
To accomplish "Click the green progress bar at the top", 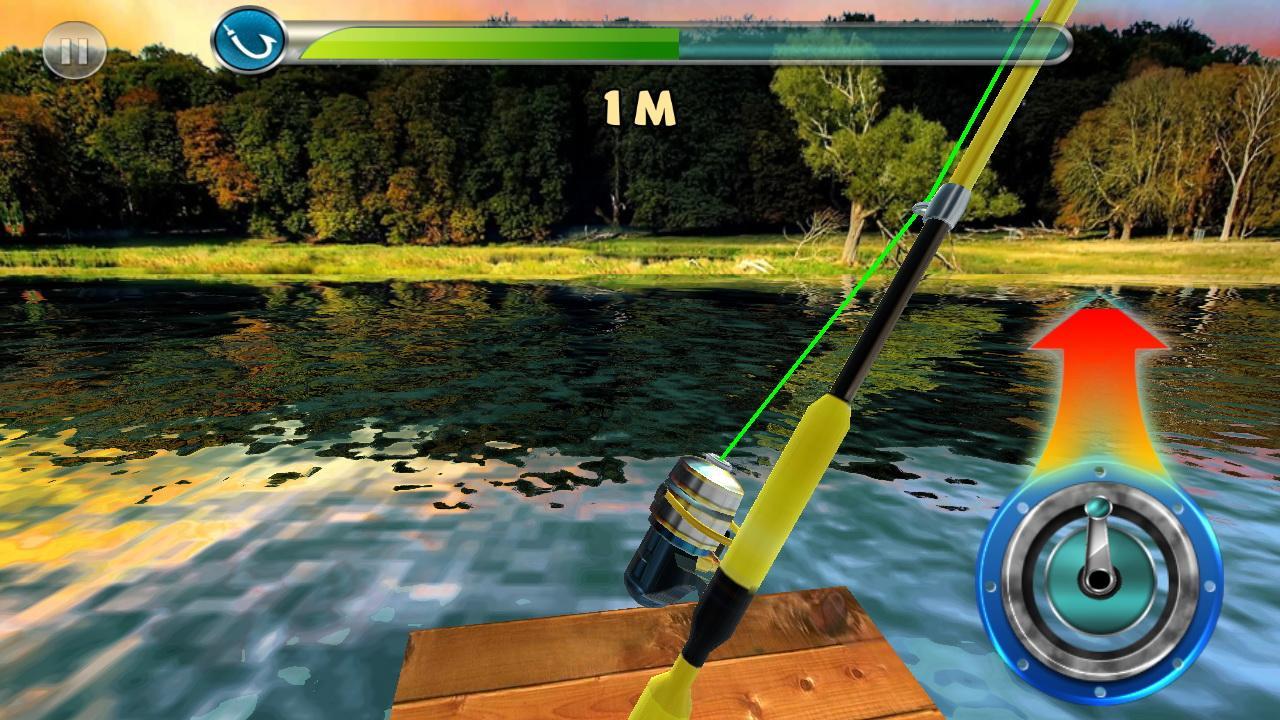I will [x=490, y=42].
